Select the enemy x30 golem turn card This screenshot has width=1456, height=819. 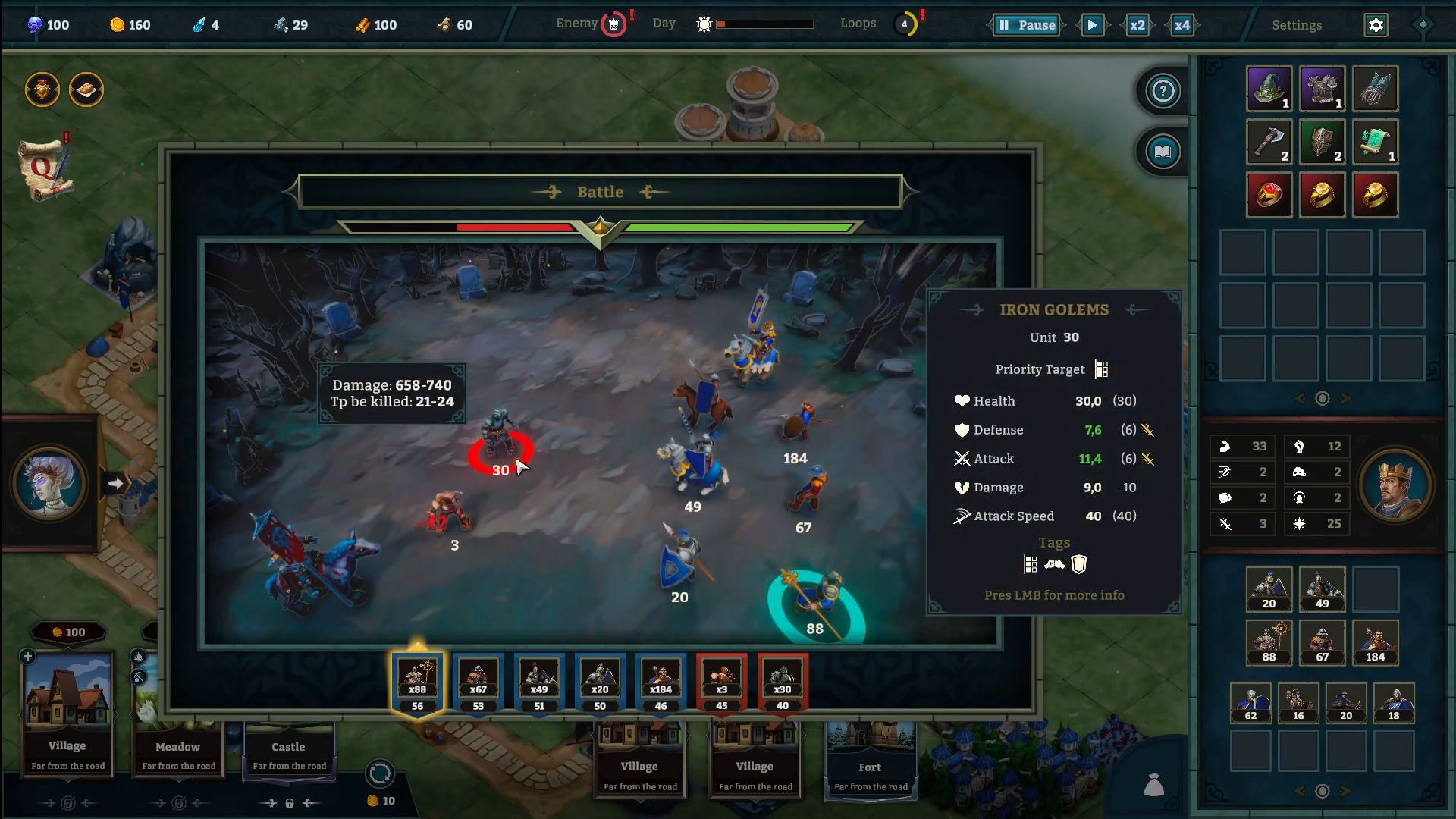click(782, 683)
